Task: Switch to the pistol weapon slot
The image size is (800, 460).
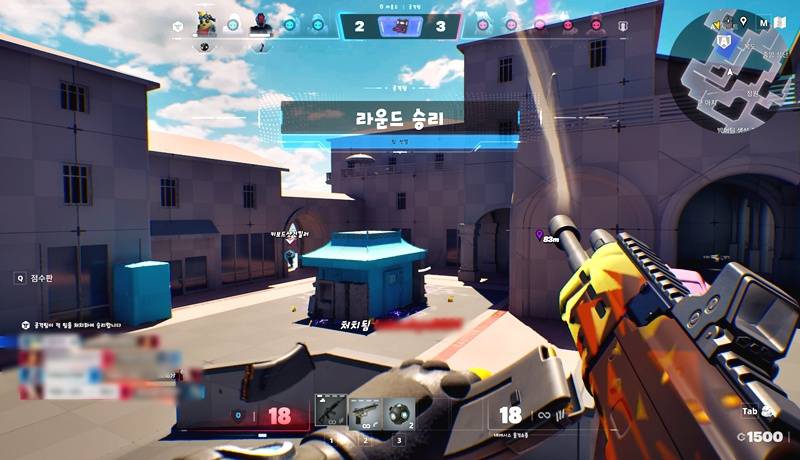Action: coord(365,411)
